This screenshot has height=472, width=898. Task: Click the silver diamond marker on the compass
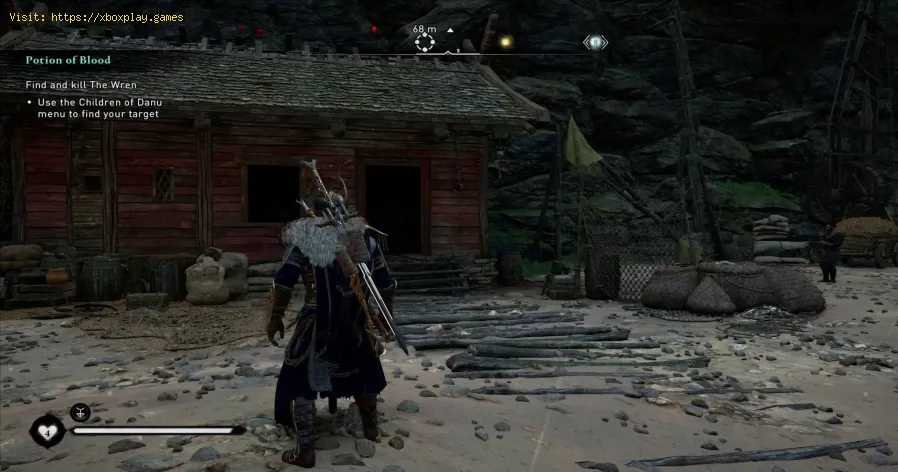click(x=595, y=42)
